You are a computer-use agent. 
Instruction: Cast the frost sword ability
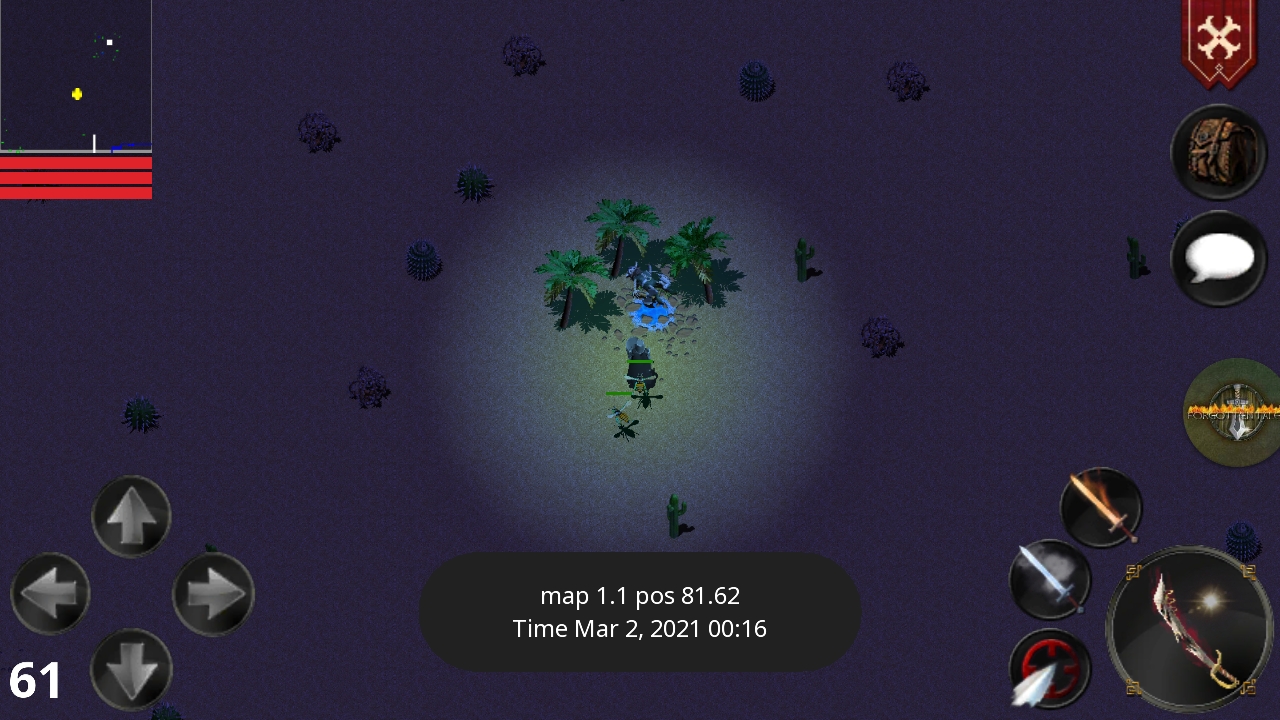[x=1050, y=580]
